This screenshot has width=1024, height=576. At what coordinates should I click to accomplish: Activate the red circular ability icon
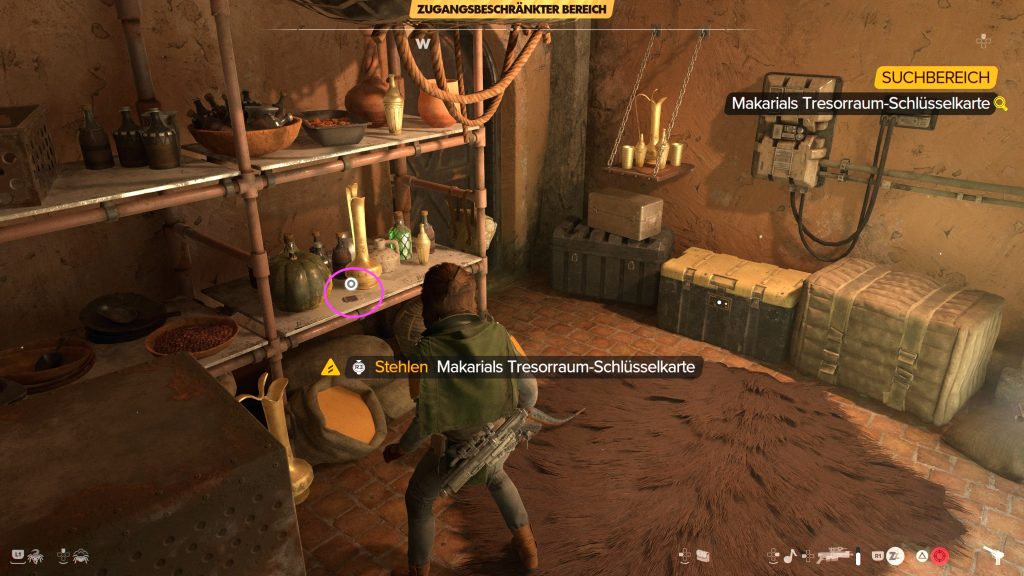tap(940, 554)
